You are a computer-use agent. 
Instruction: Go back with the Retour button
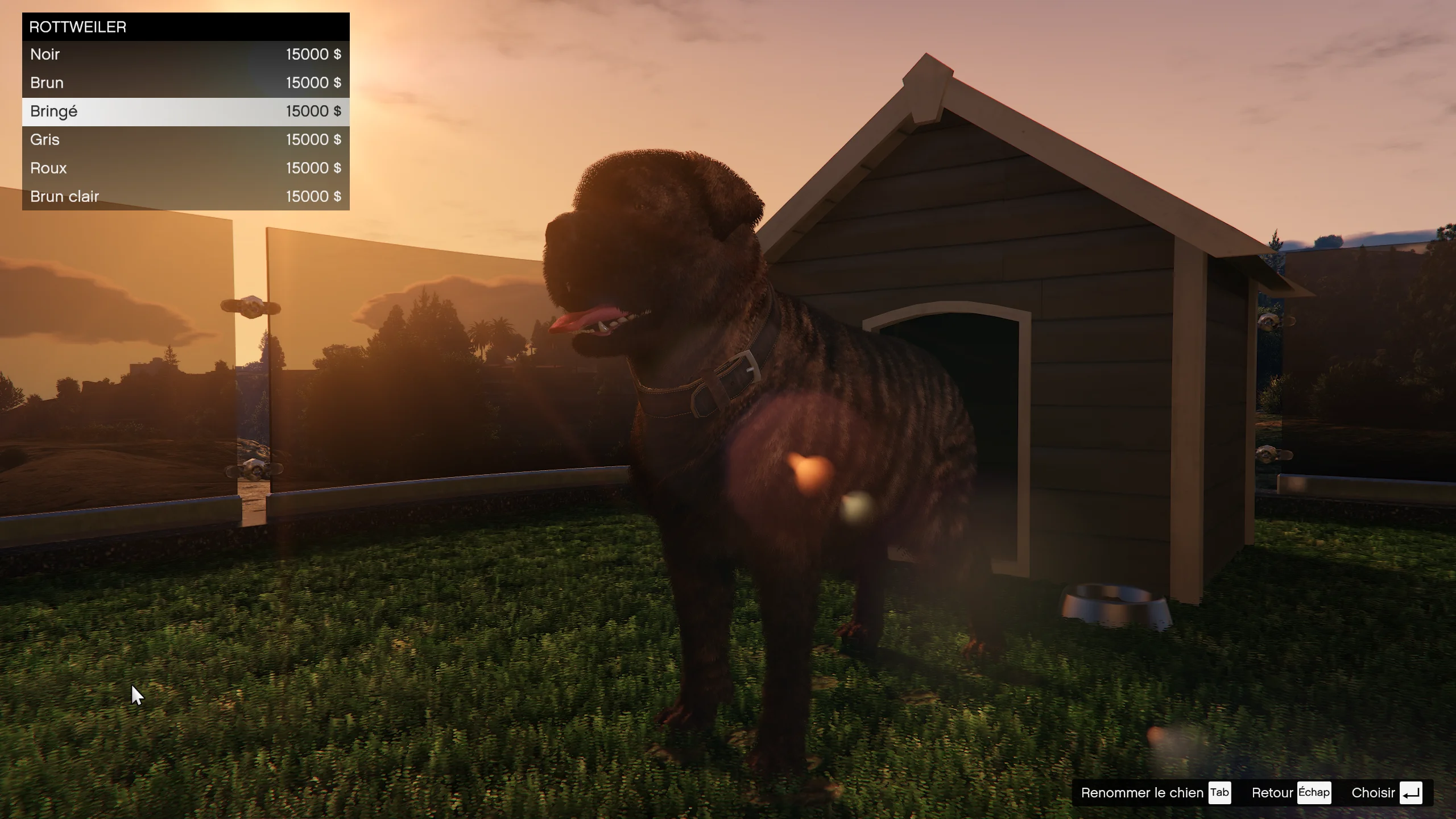tap(1290, 793)
